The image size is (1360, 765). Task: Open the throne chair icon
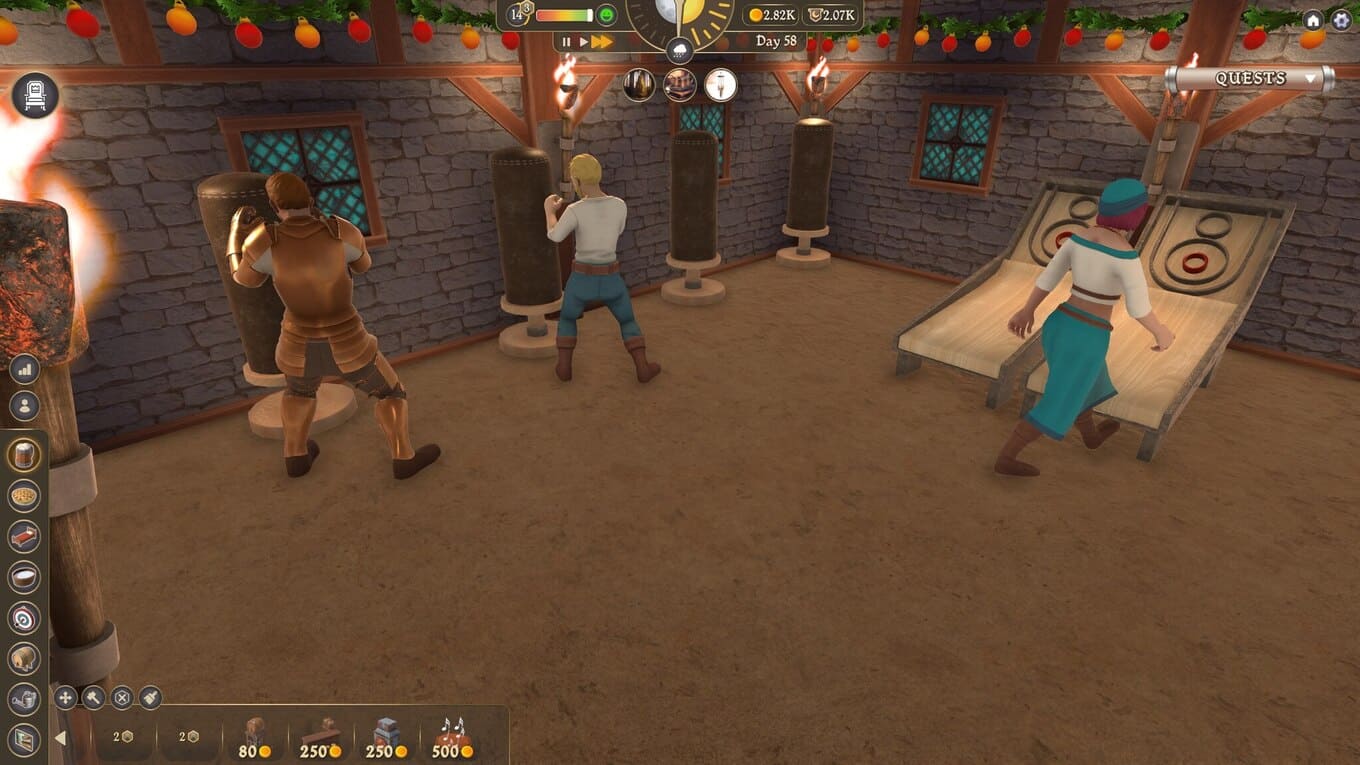pos(36,96)
